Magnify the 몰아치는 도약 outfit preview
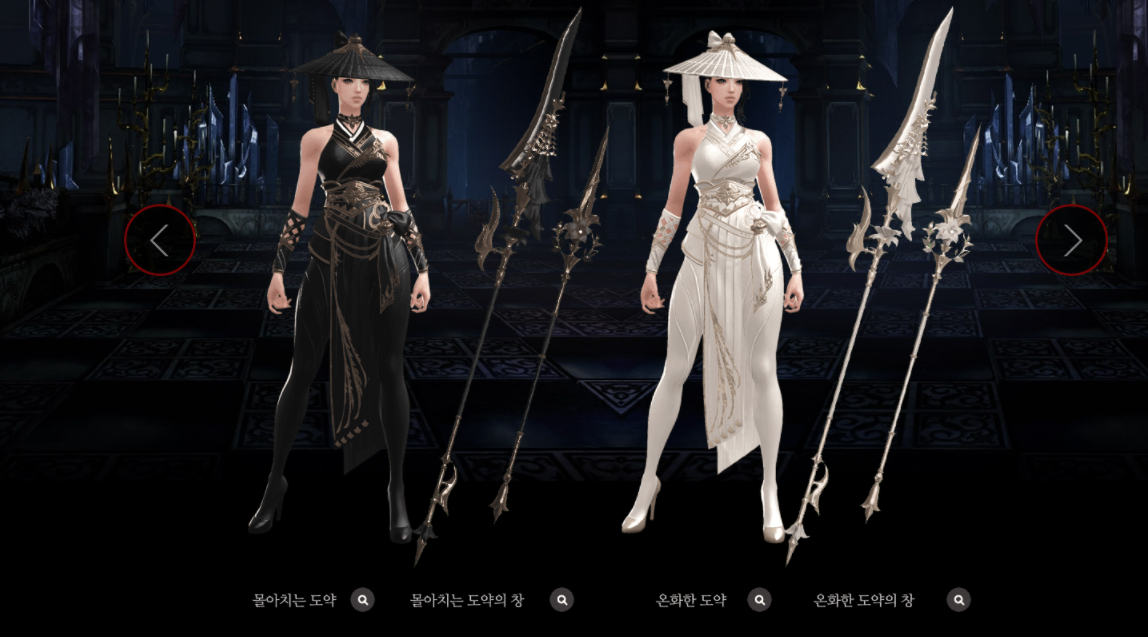The width and height of the screenshot is (1148, 637). point(363,600)
